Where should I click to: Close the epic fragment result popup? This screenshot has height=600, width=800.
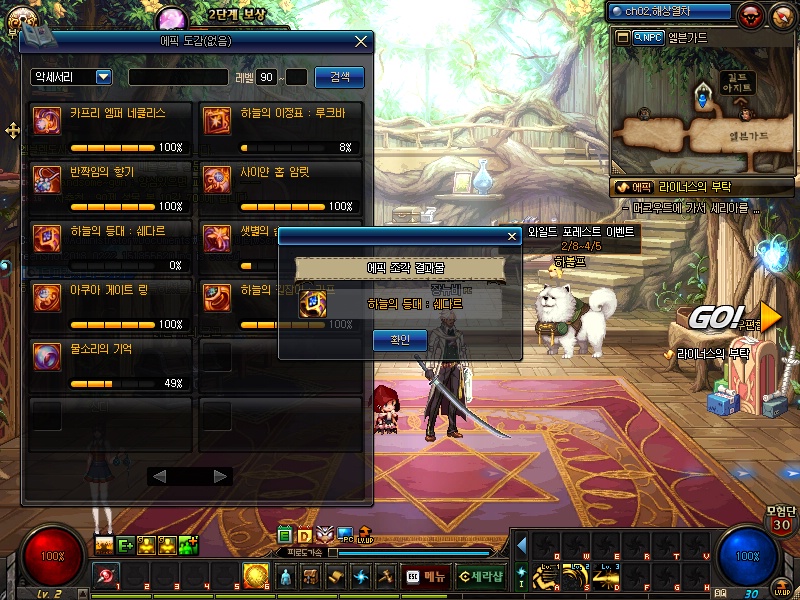pos(512,236)
